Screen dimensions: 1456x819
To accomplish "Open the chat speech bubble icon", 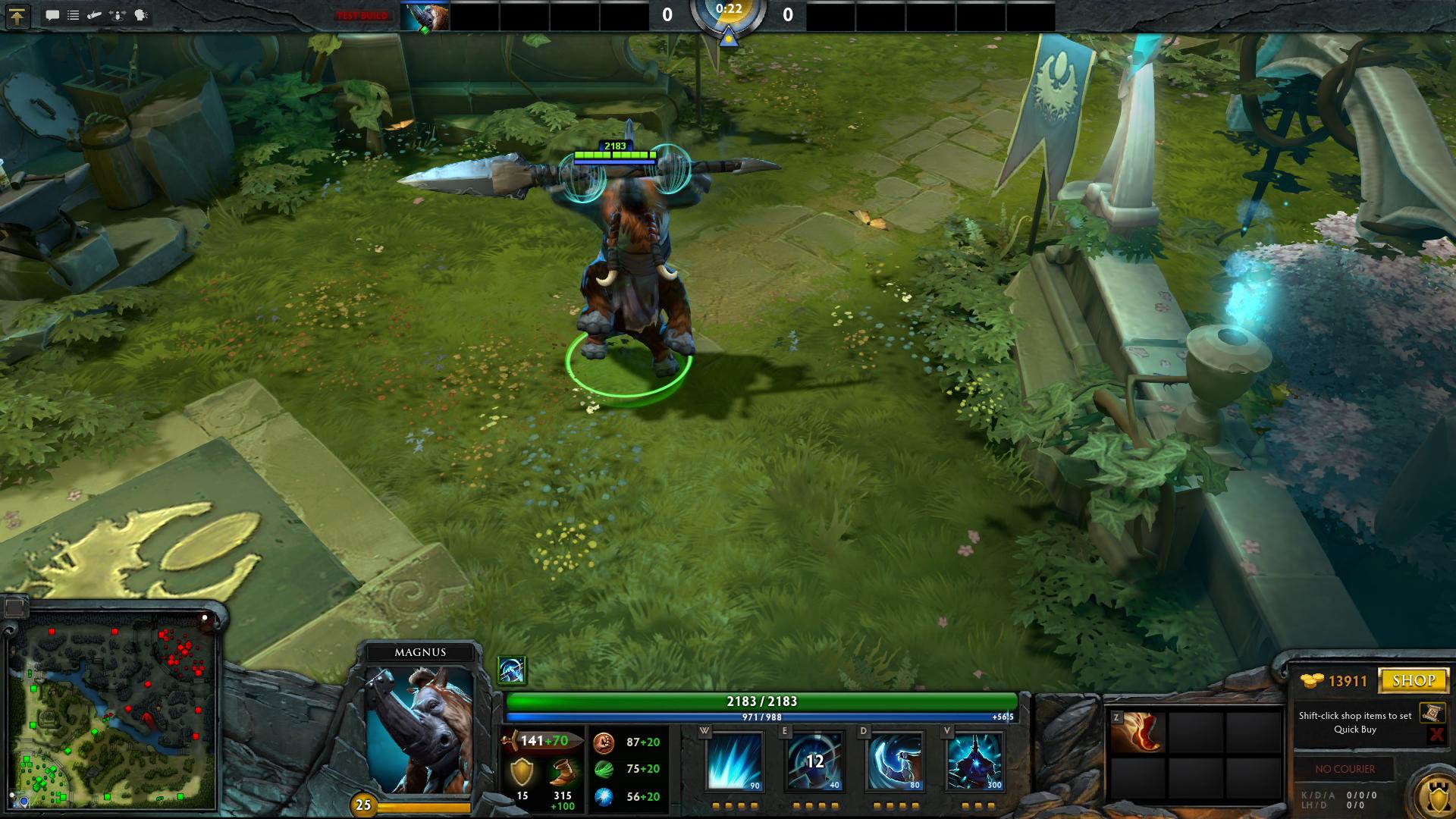I will click(52, 15).
